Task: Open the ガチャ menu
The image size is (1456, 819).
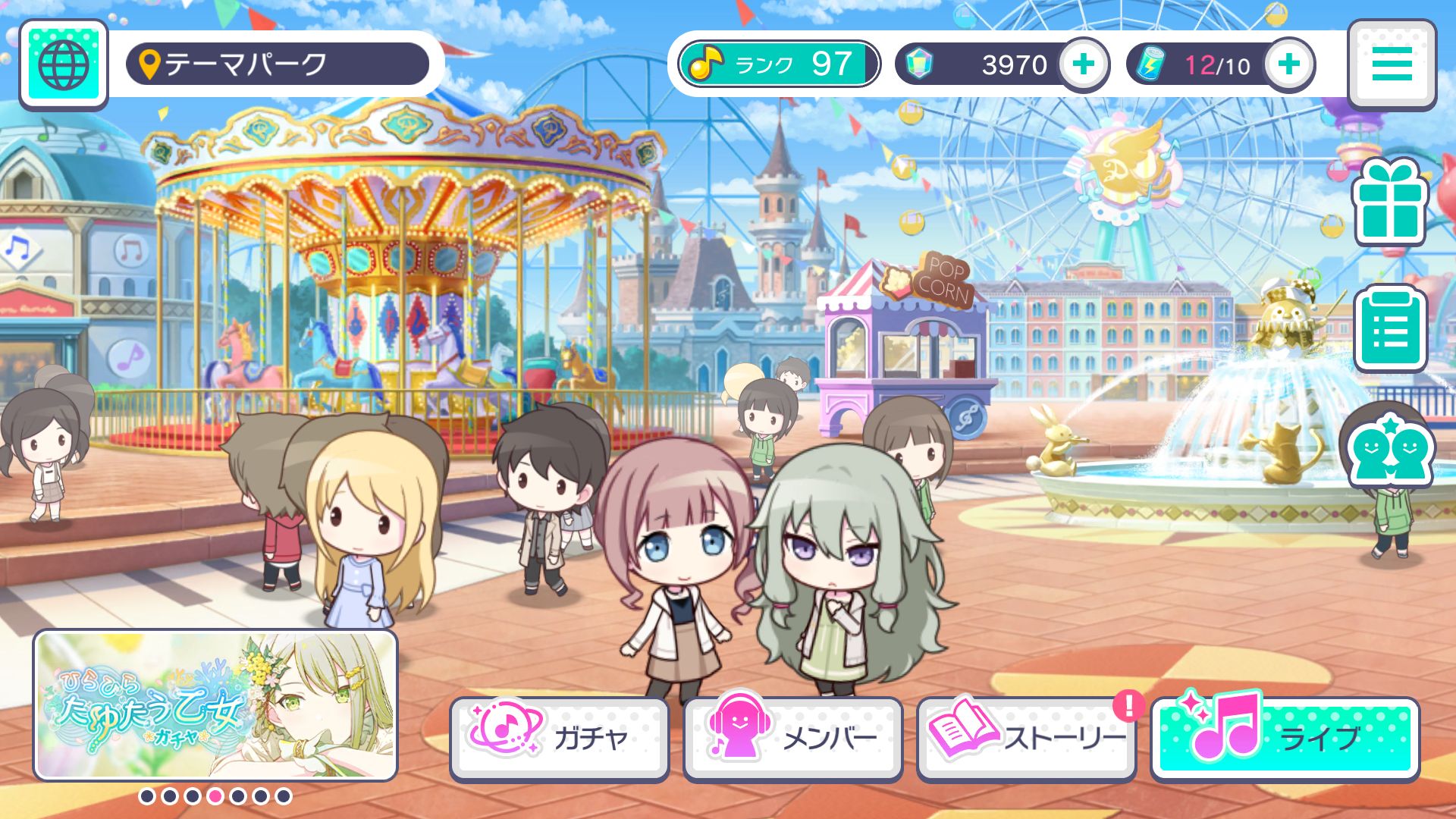Action: pyautogui.click(x=560, y=738)
